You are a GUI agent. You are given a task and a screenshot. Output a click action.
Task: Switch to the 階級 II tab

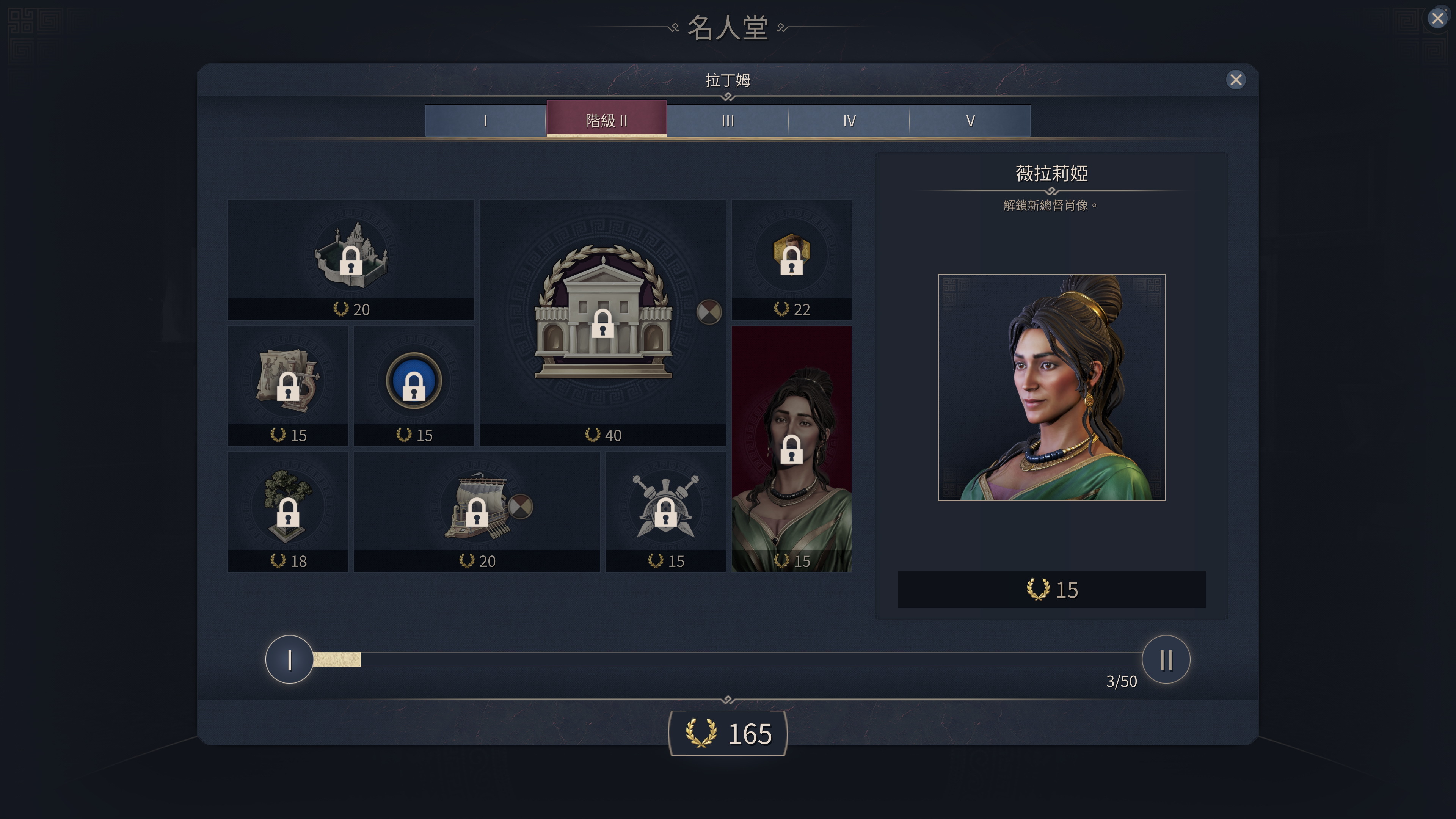click(607, 119)
